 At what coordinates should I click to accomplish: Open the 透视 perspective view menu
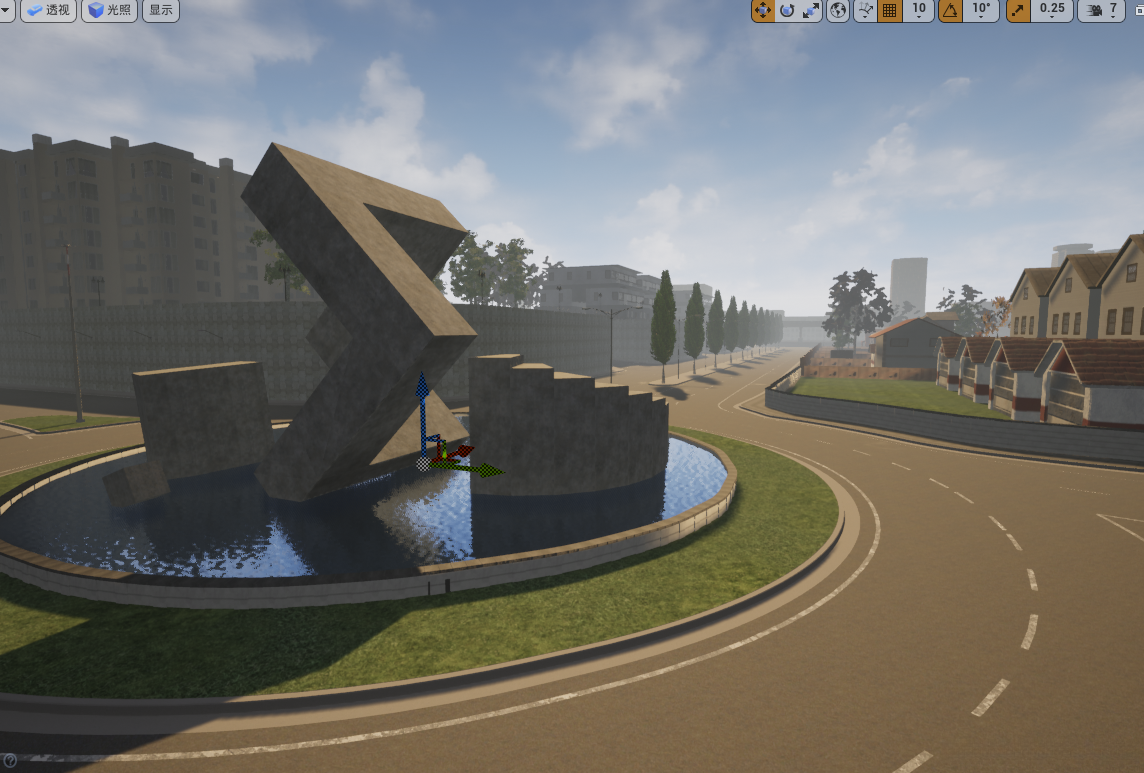(48, 11)
